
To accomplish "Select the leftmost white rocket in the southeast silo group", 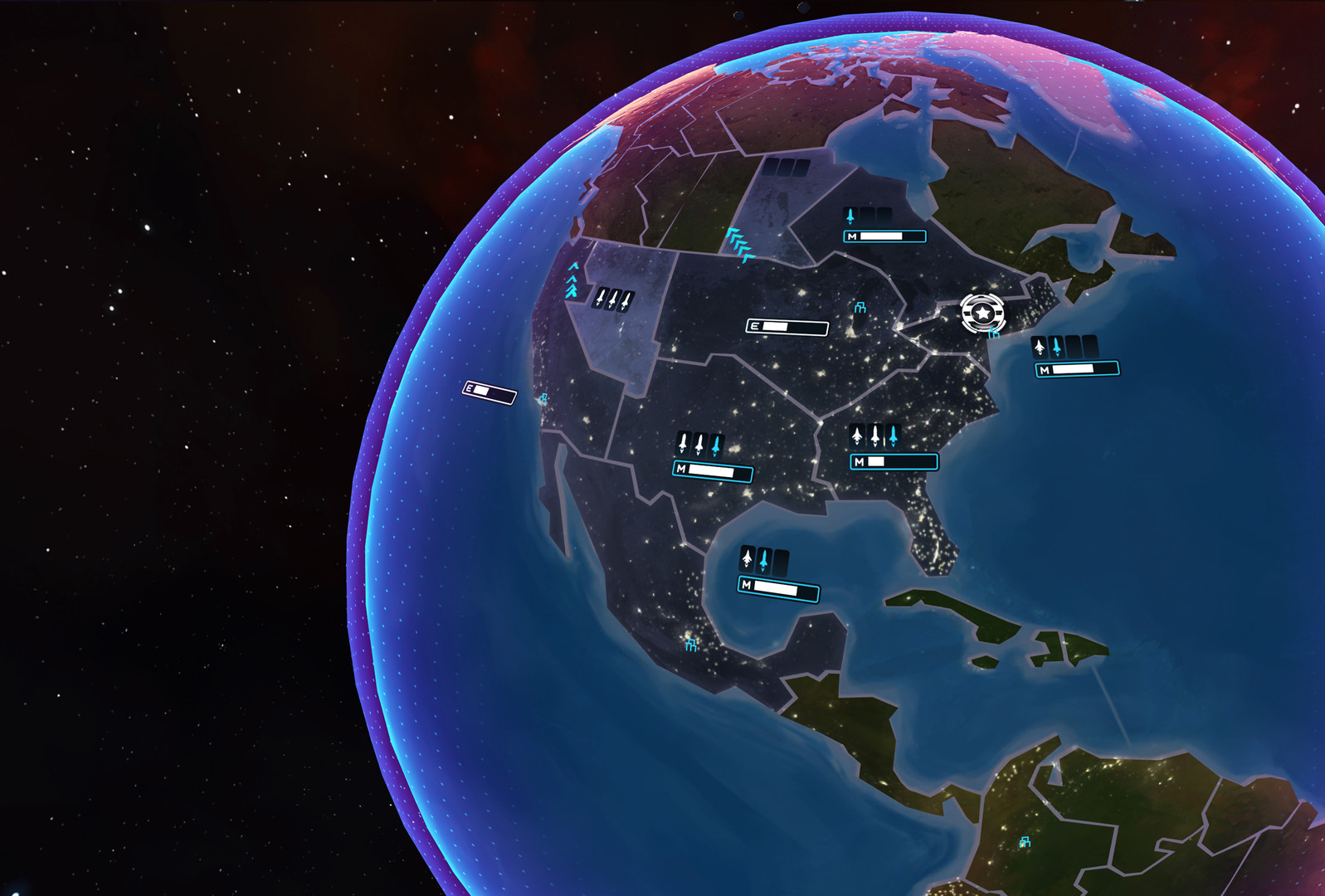I will coord(857,436).
